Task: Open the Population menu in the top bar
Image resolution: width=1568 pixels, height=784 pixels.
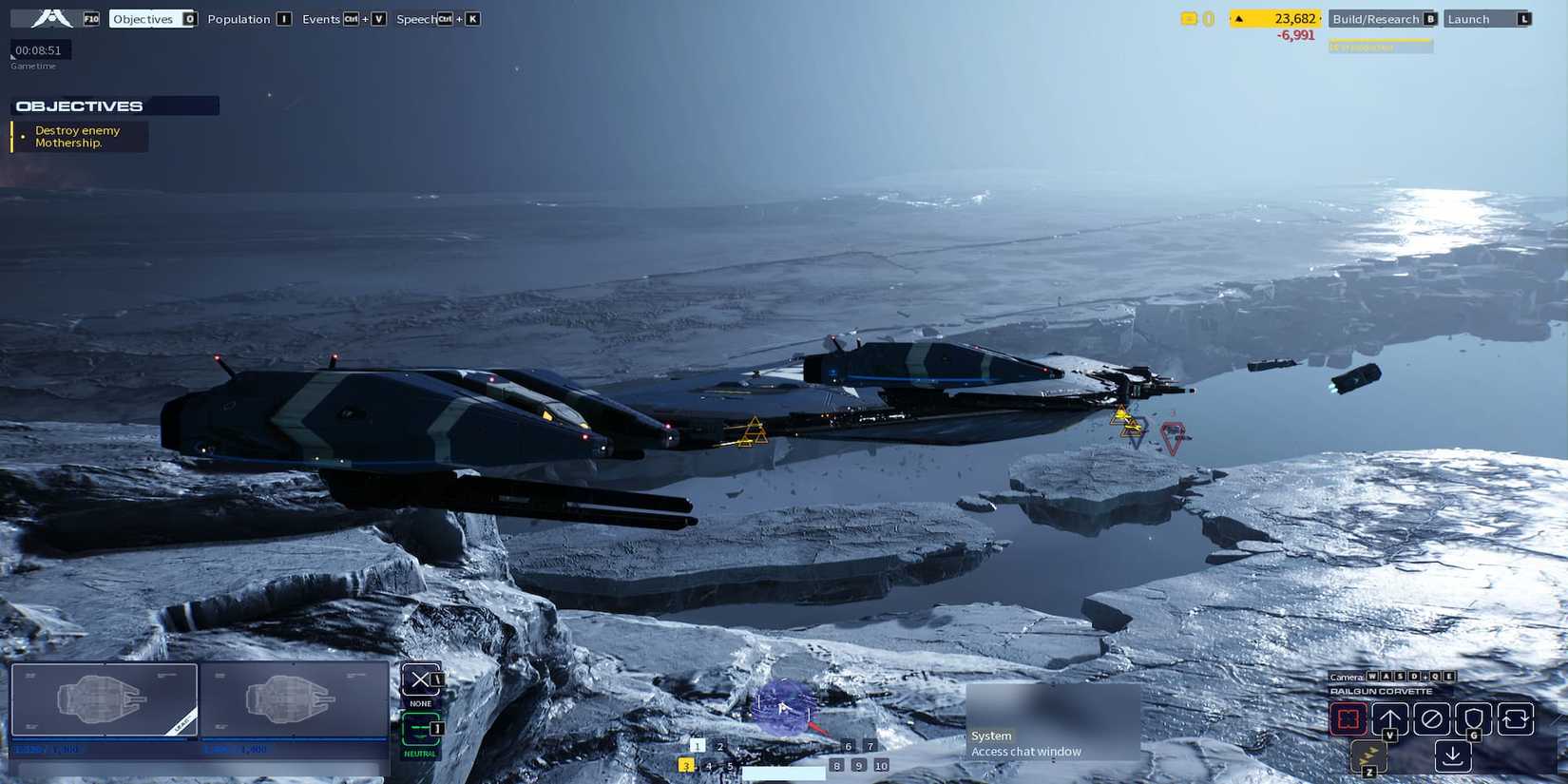Action: (241, 18)
